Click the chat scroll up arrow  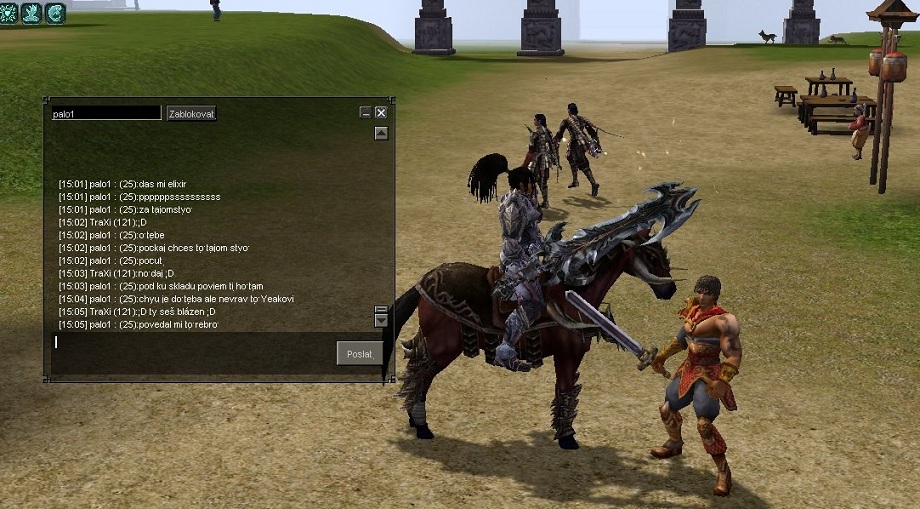pos(381,133)
